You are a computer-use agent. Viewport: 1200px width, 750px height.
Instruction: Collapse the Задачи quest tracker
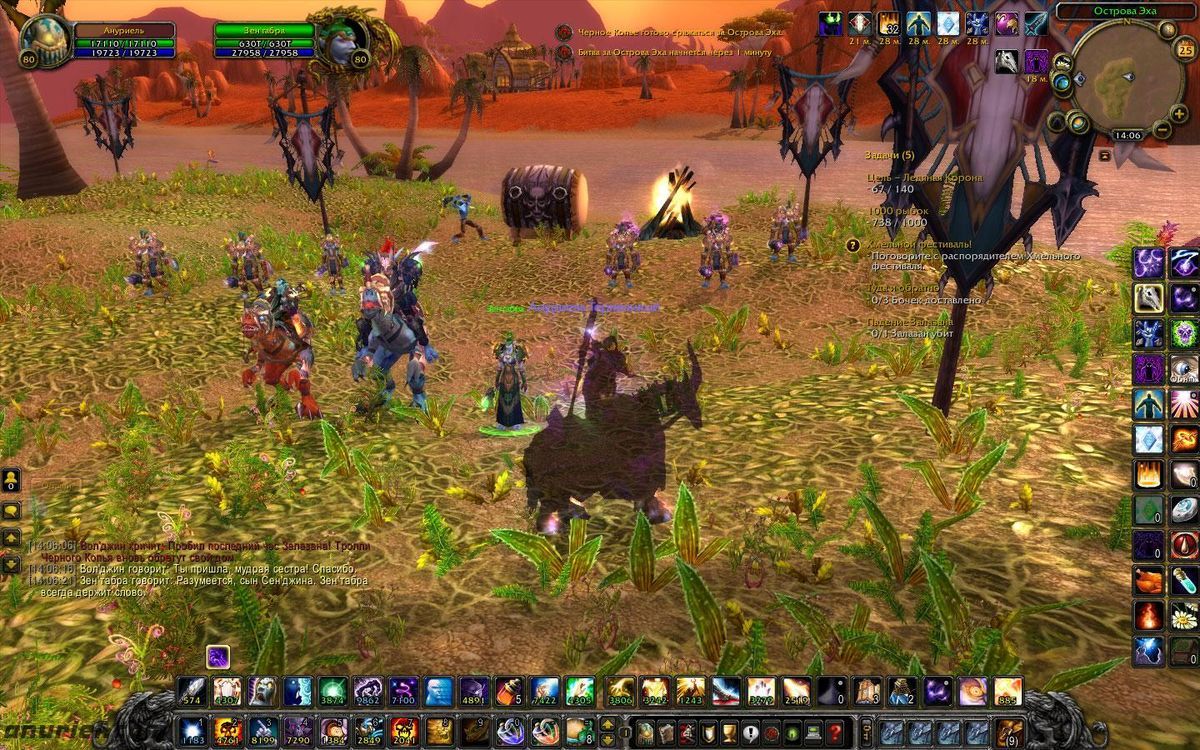pyautogui.click(x=1104, y=156)
